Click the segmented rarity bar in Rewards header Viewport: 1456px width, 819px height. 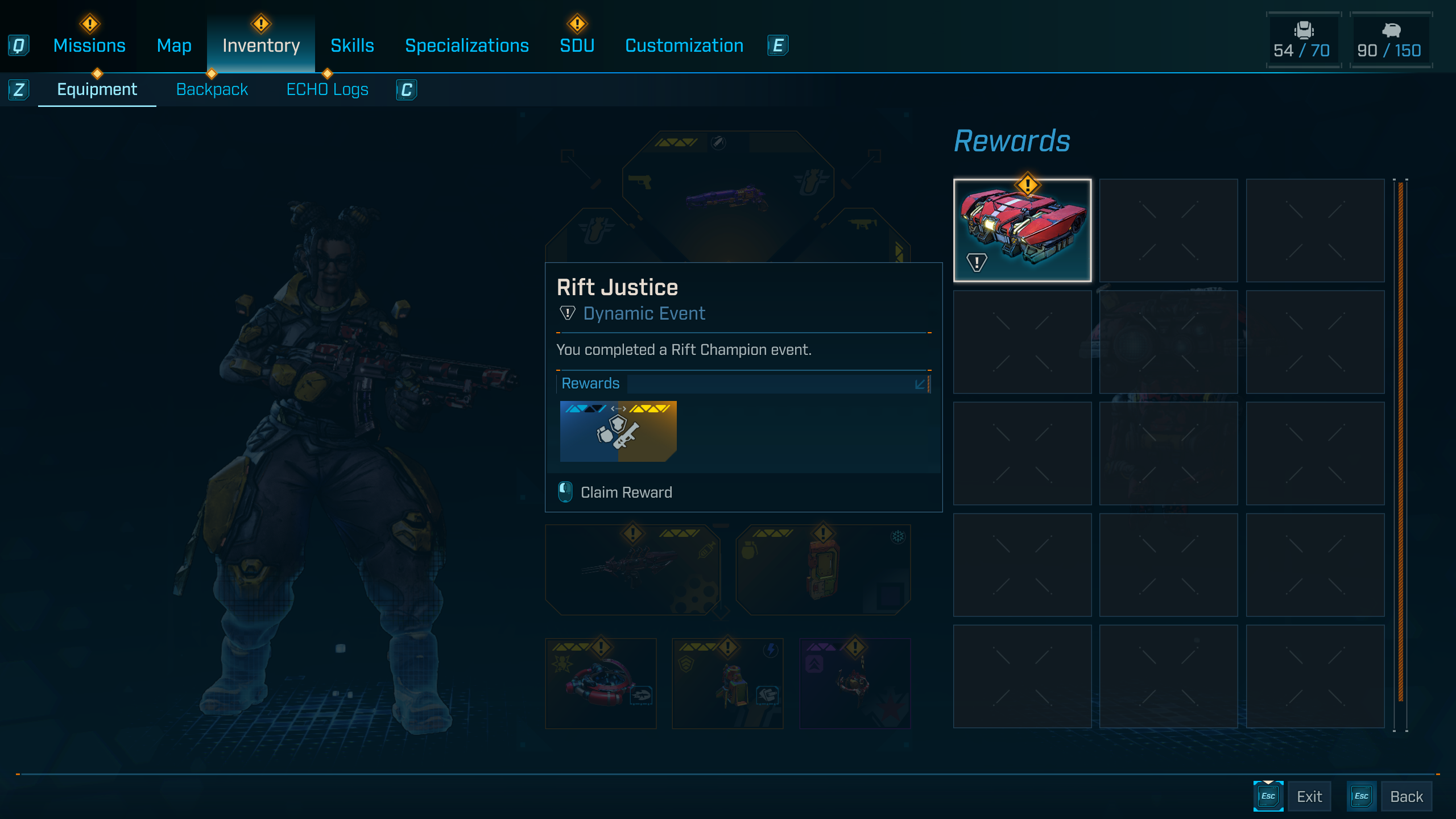pyautogui.click(x=618, y=408)
